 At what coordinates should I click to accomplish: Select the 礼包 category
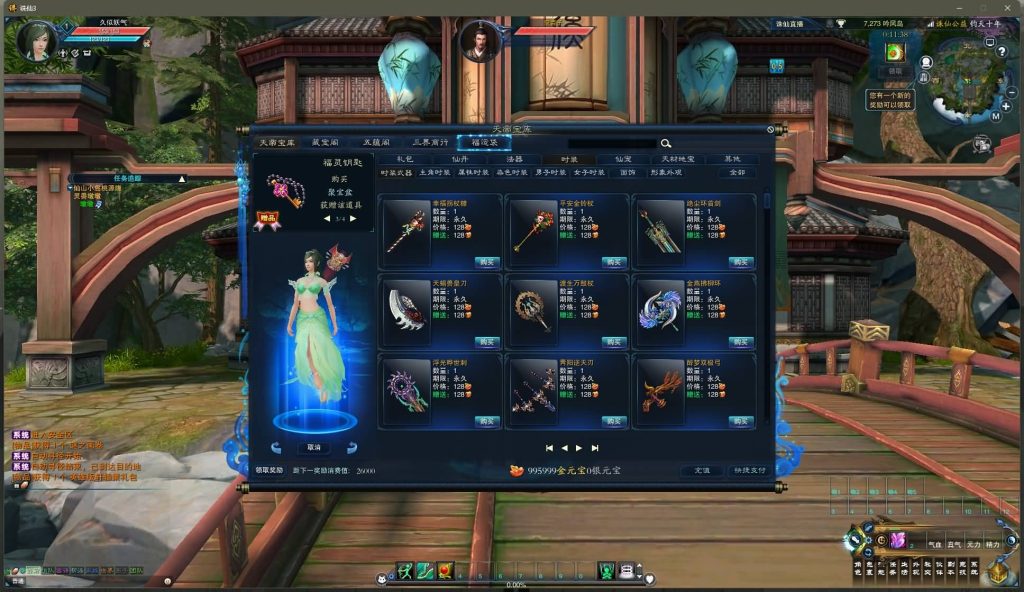point(404,159)
